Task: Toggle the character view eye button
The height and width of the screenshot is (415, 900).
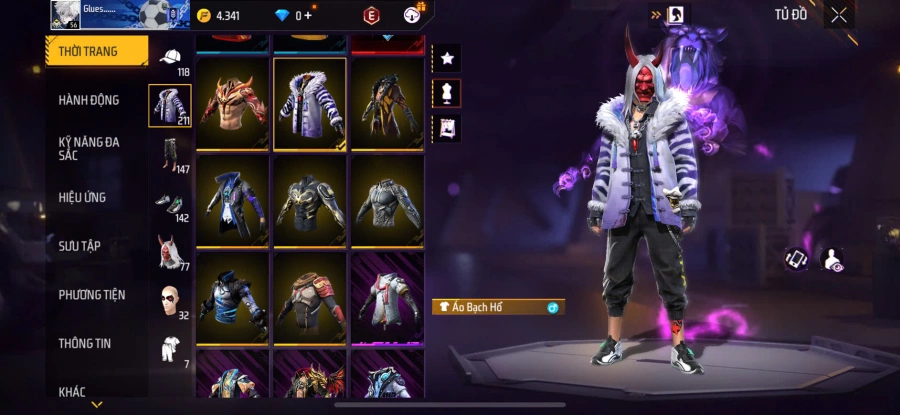Action: point(831,260)
